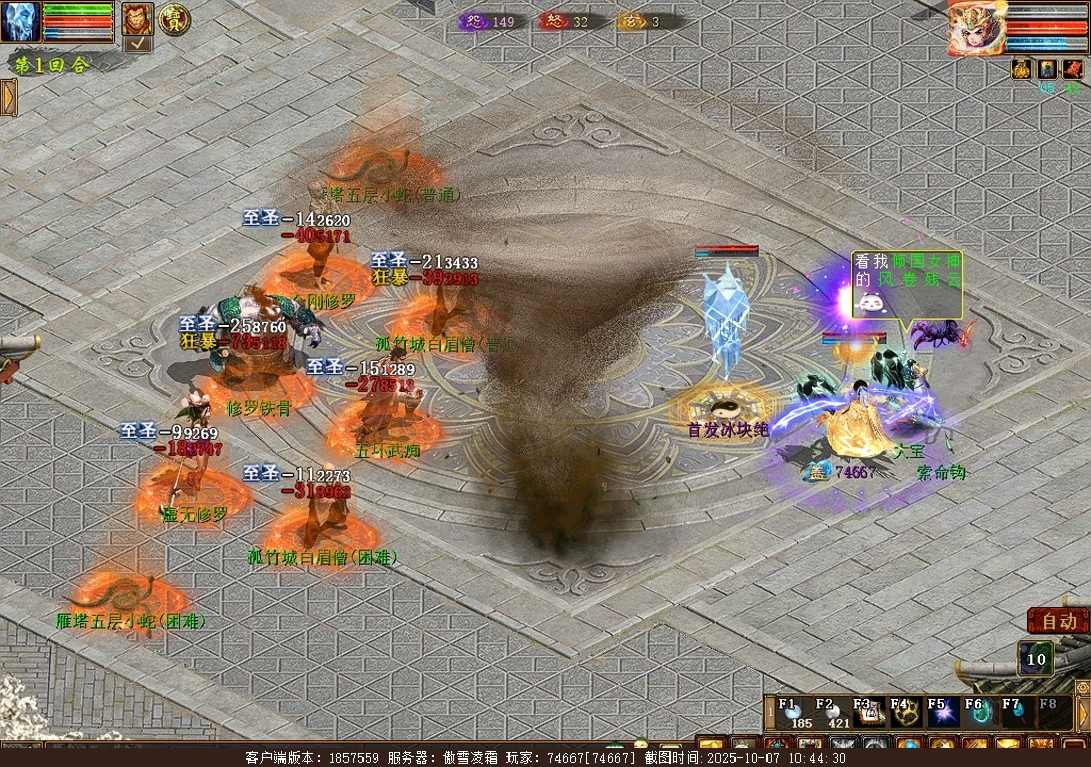Use the F2 hotbar item with count 421
Viewport: 1091px width, 767px height.
click(831, 714)
